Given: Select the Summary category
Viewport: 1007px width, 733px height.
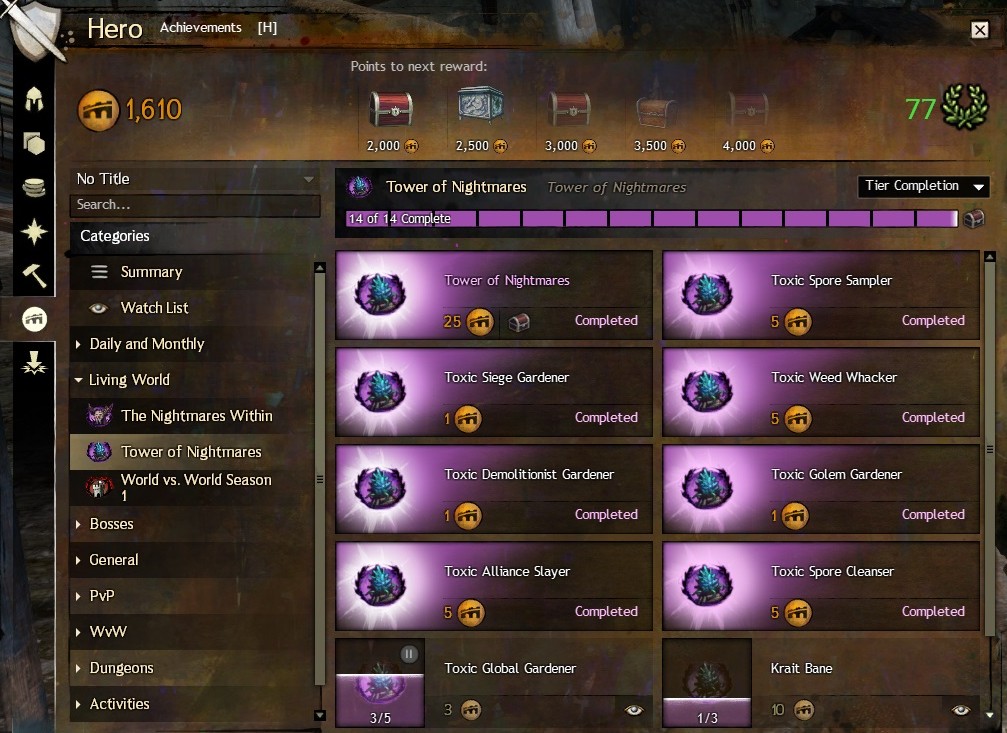Looking at the screenshot, I should click(x=151, y=272).
